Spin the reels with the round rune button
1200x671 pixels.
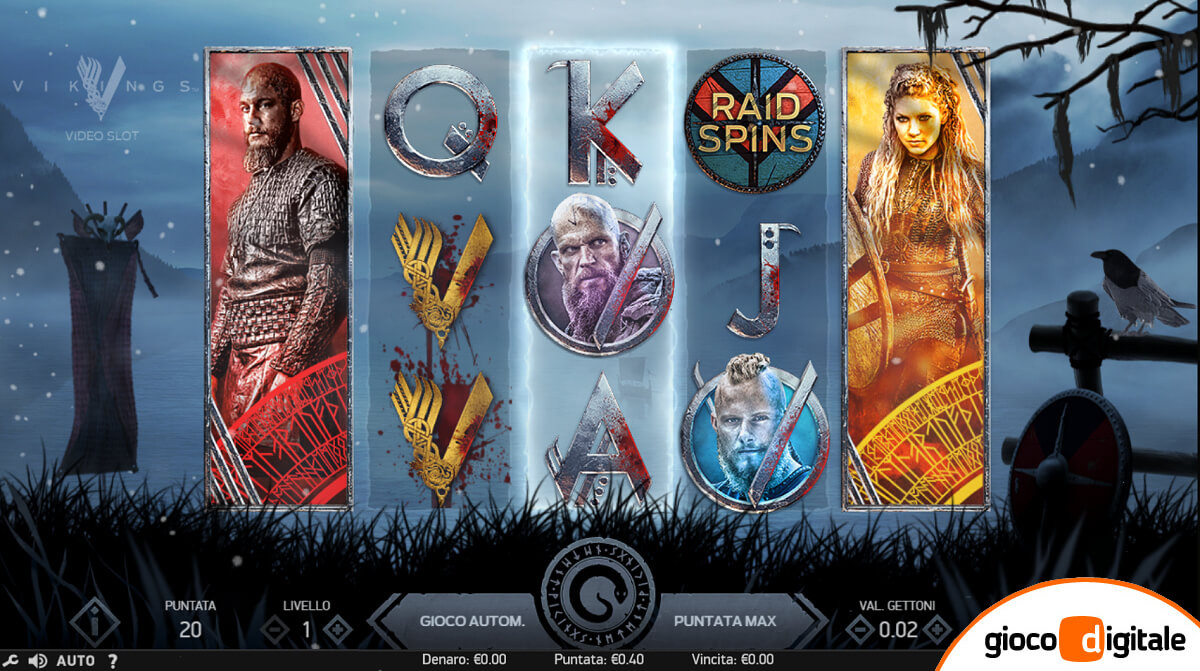(x=599, y=601)
